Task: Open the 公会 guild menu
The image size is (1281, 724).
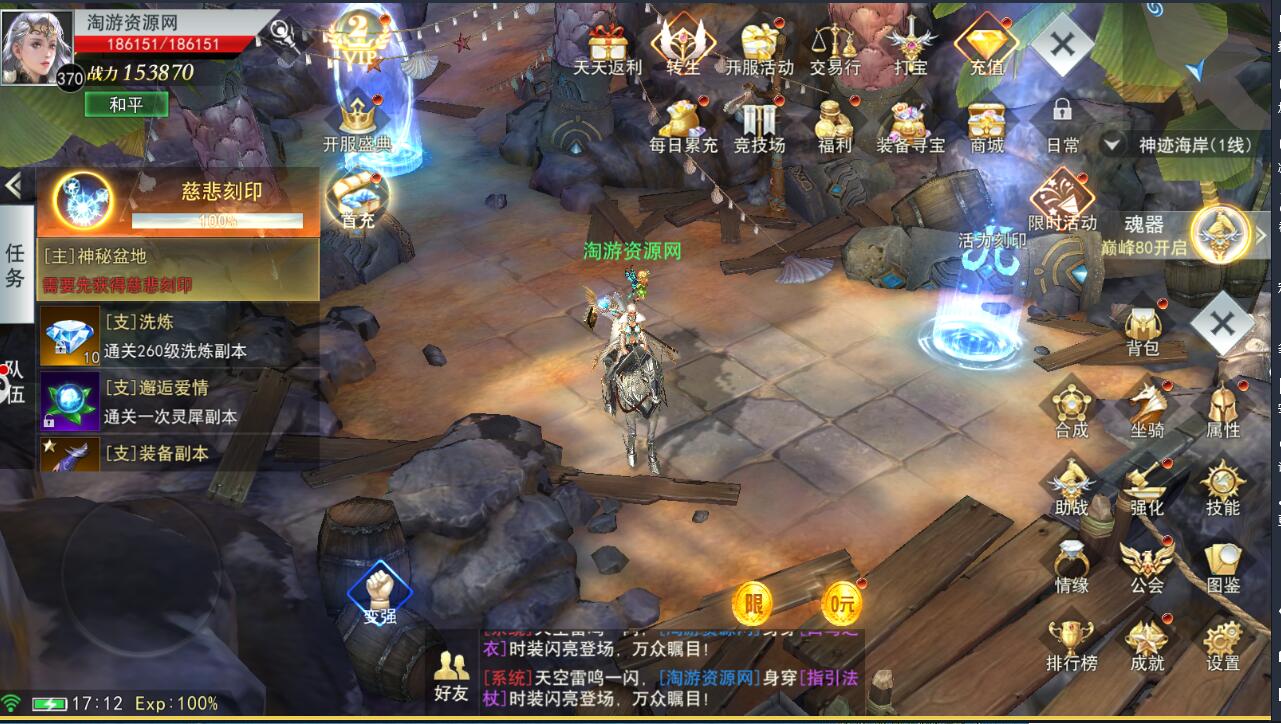Action: (x=1147, y=566)
